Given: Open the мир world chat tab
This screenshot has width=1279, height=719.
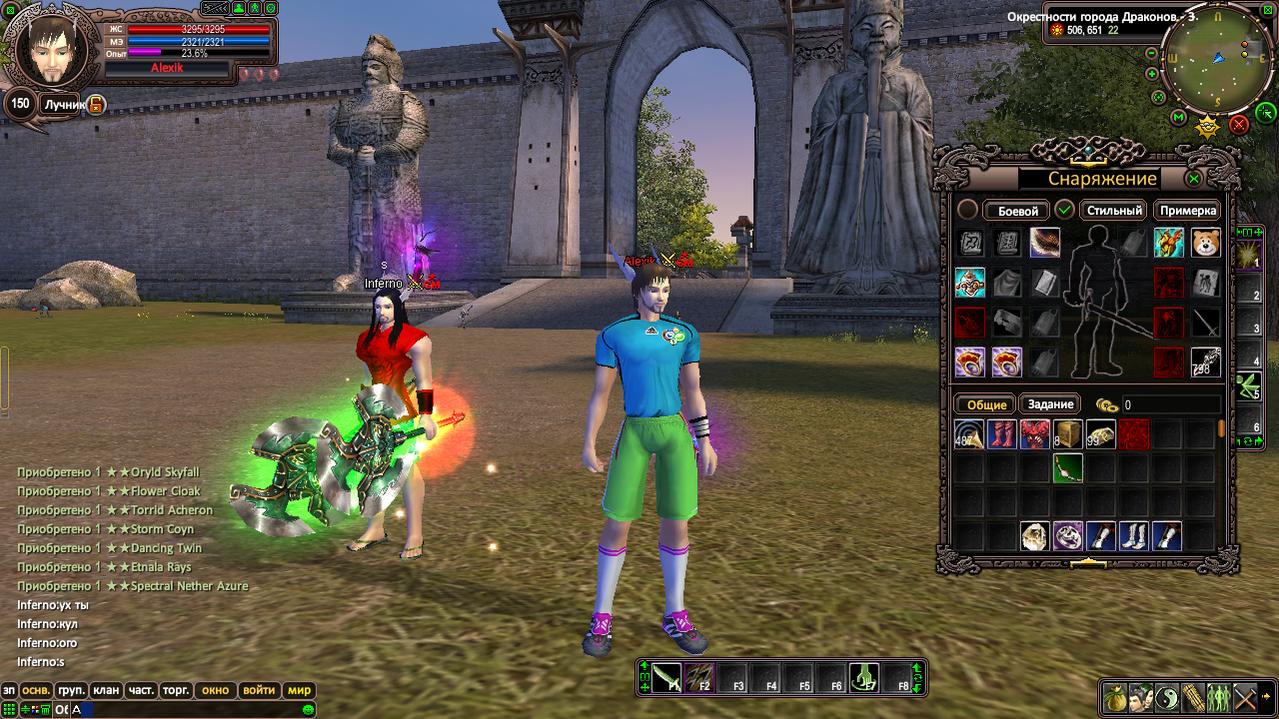Looking at the screenshot, I should pos(299,690).
